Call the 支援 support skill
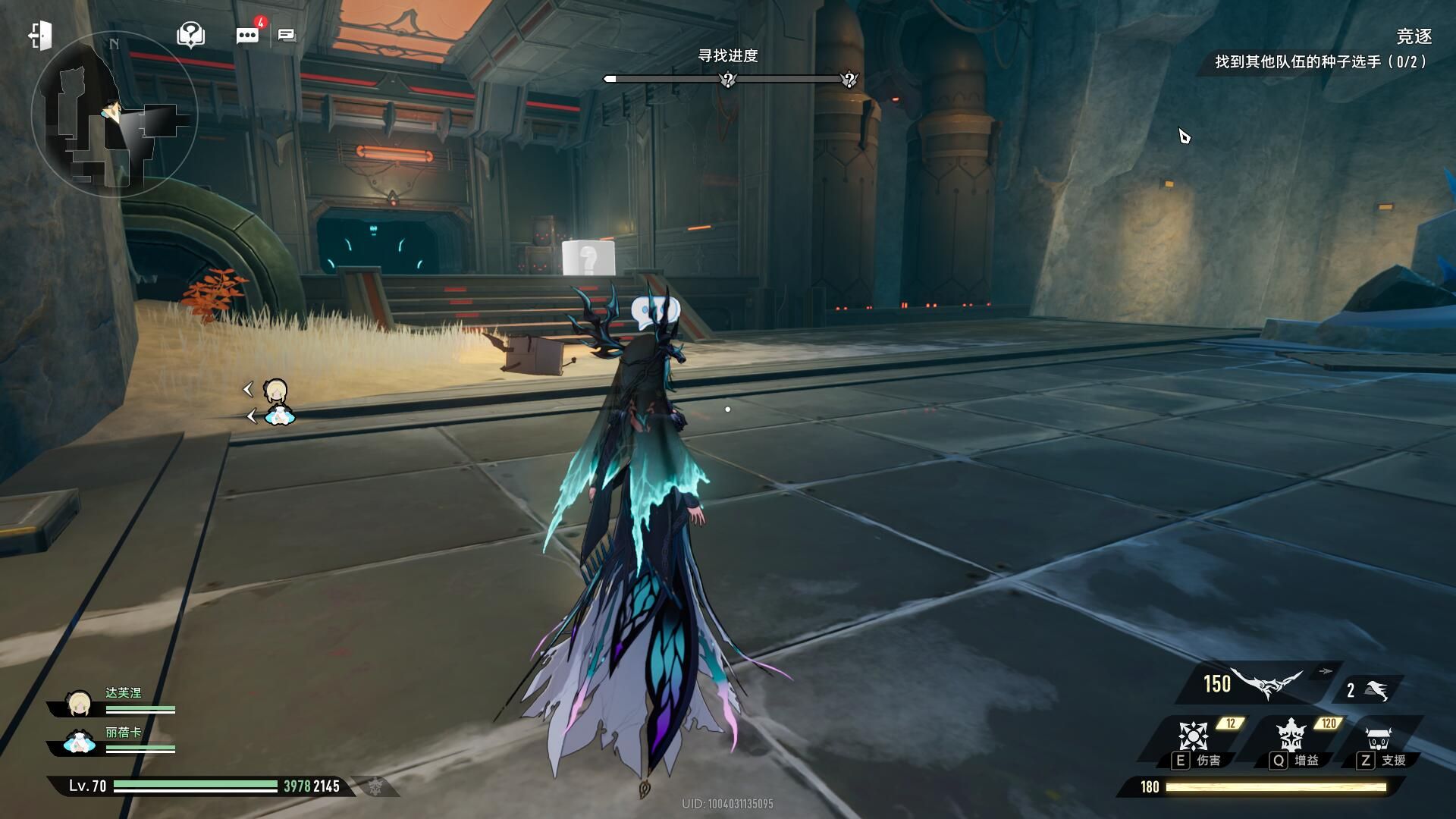The height and width of the screenshot is (819, 1456). [1378, 739]
